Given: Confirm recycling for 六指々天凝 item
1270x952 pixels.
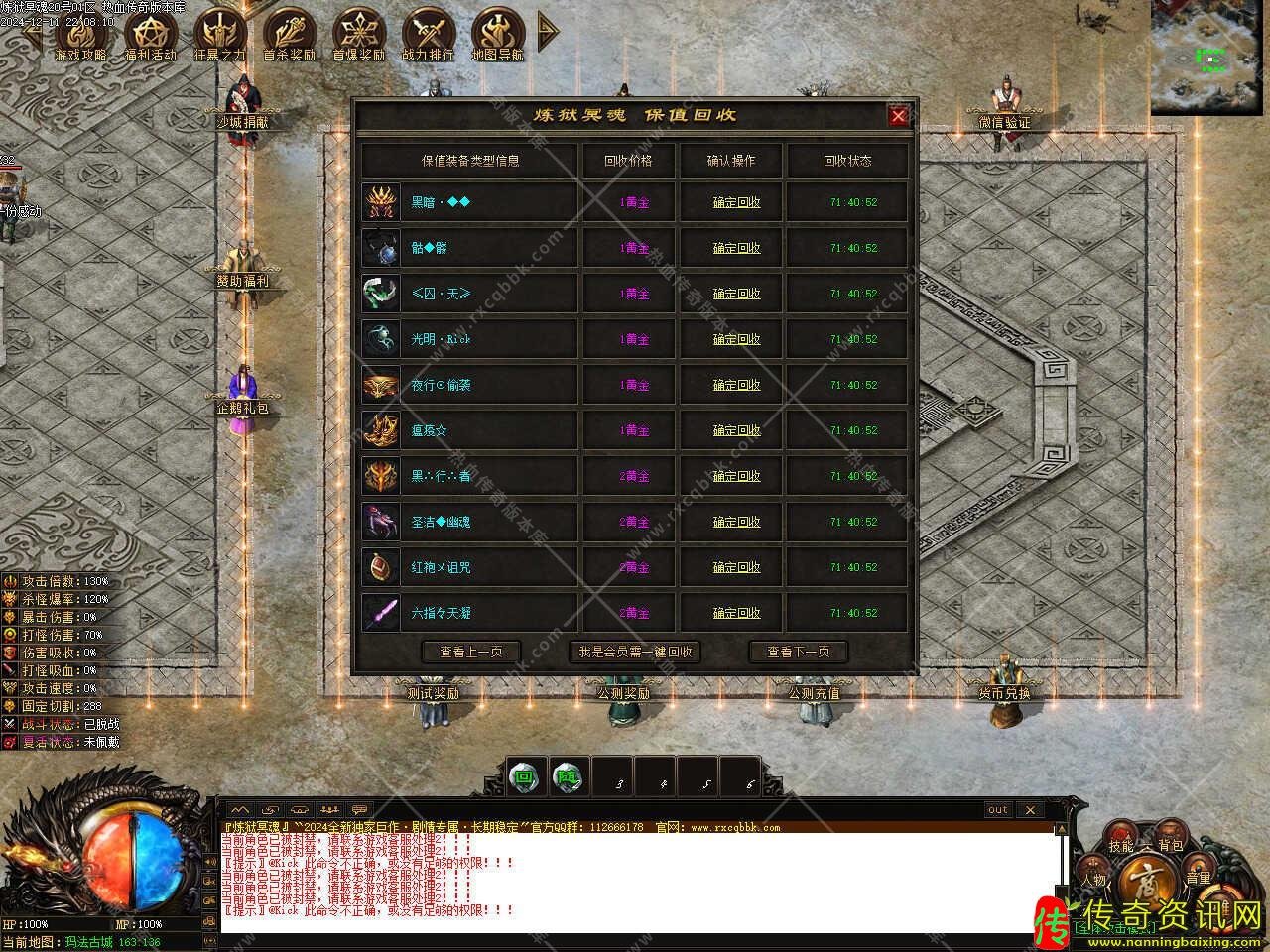Looking at the screenshot, I should point(736,613).
